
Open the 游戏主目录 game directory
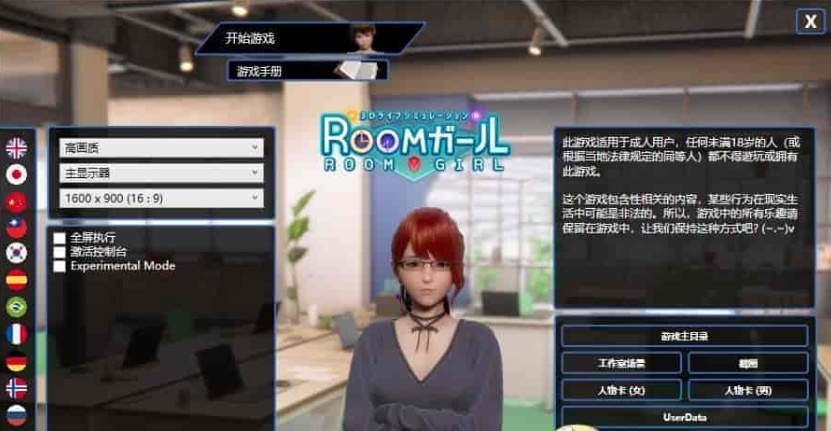684,336
